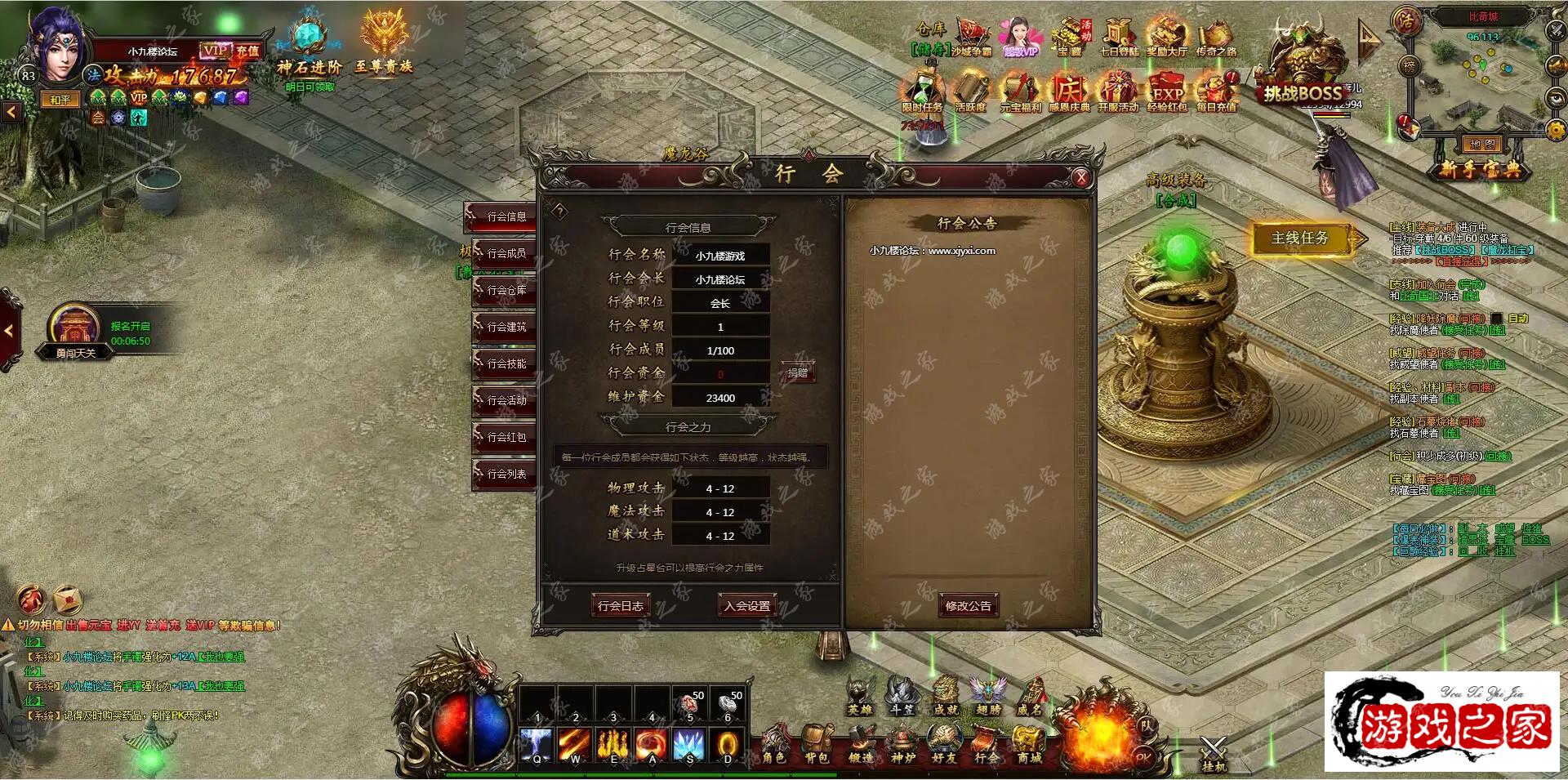Open the 每日充值 icon

point(1216,91)
